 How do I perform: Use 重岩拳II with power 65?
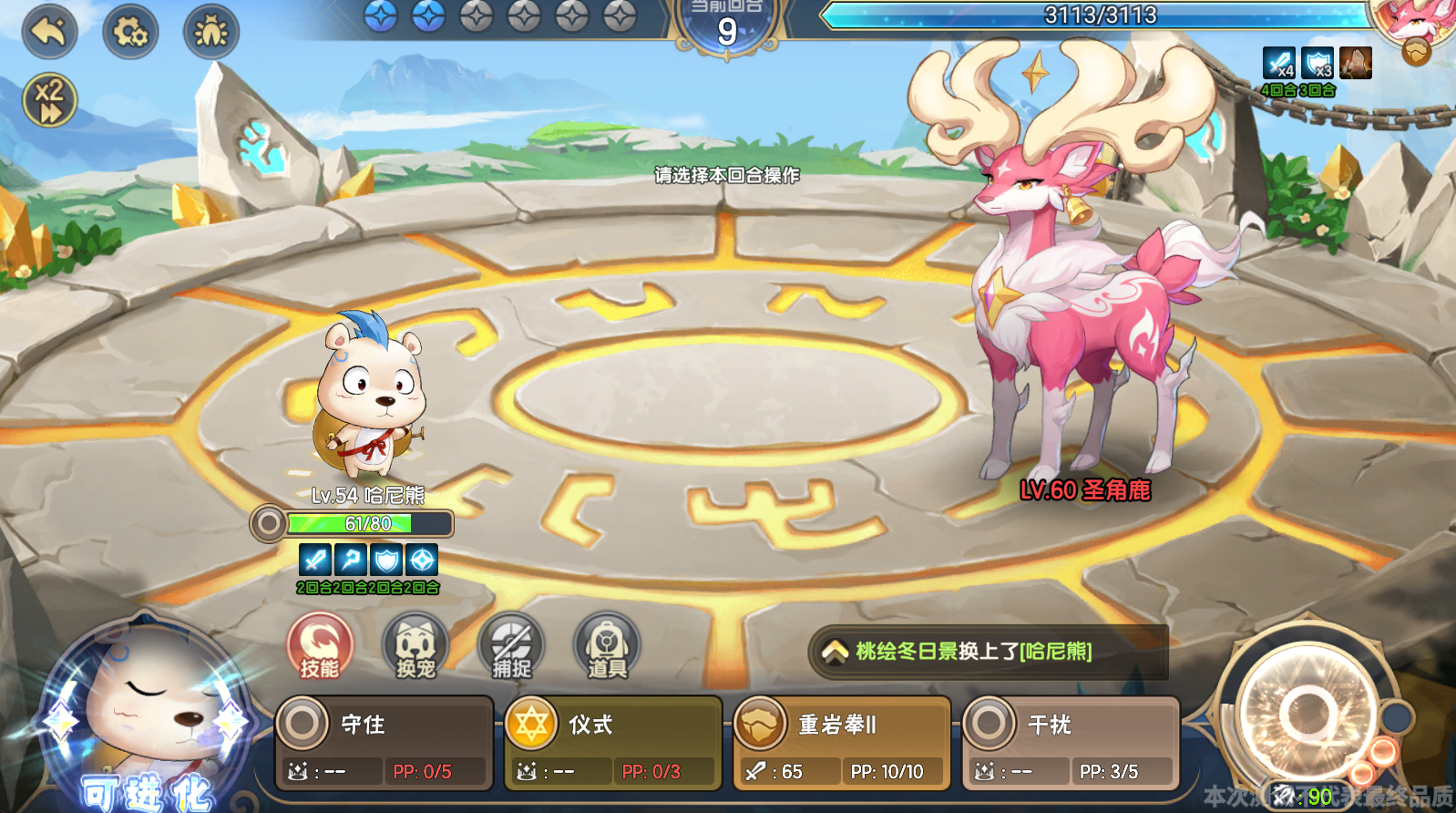point(840,740)
